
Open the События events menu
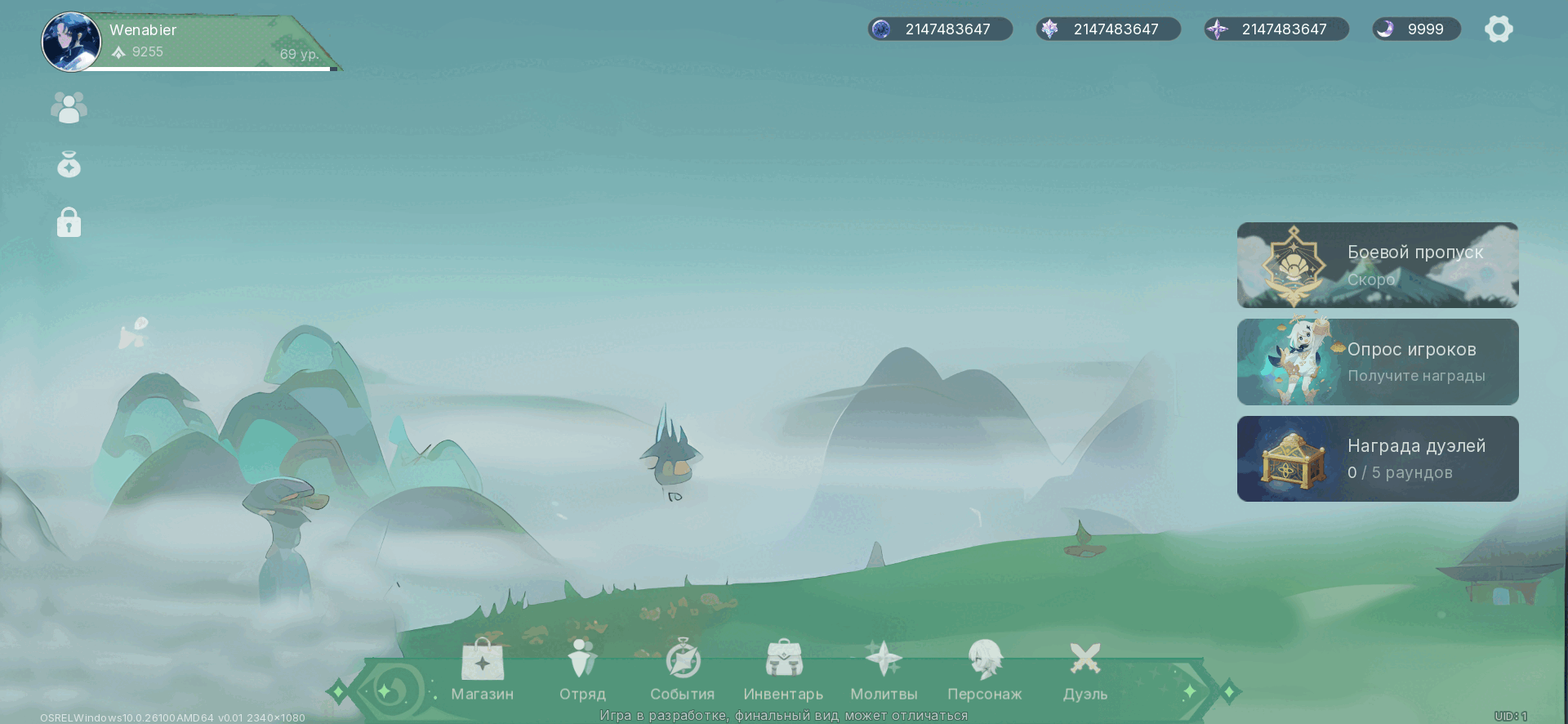coord(683,670)
